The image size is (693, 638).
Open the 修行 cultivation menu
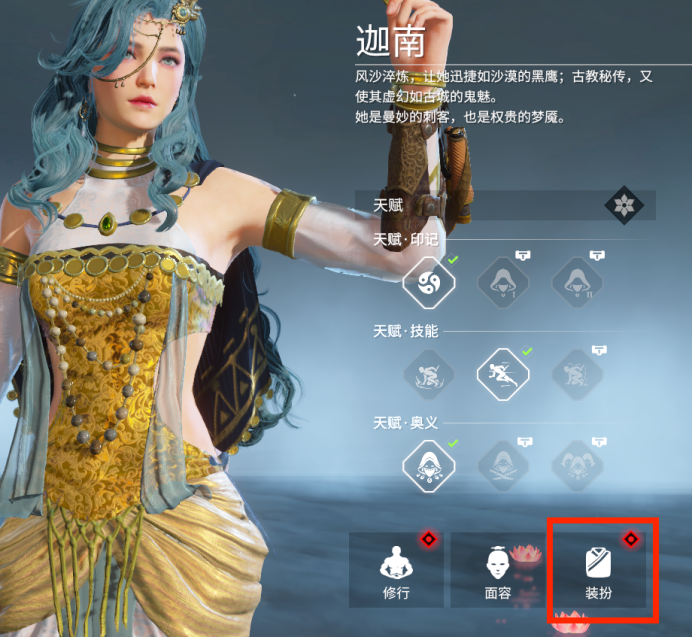(x=398, y=572)
